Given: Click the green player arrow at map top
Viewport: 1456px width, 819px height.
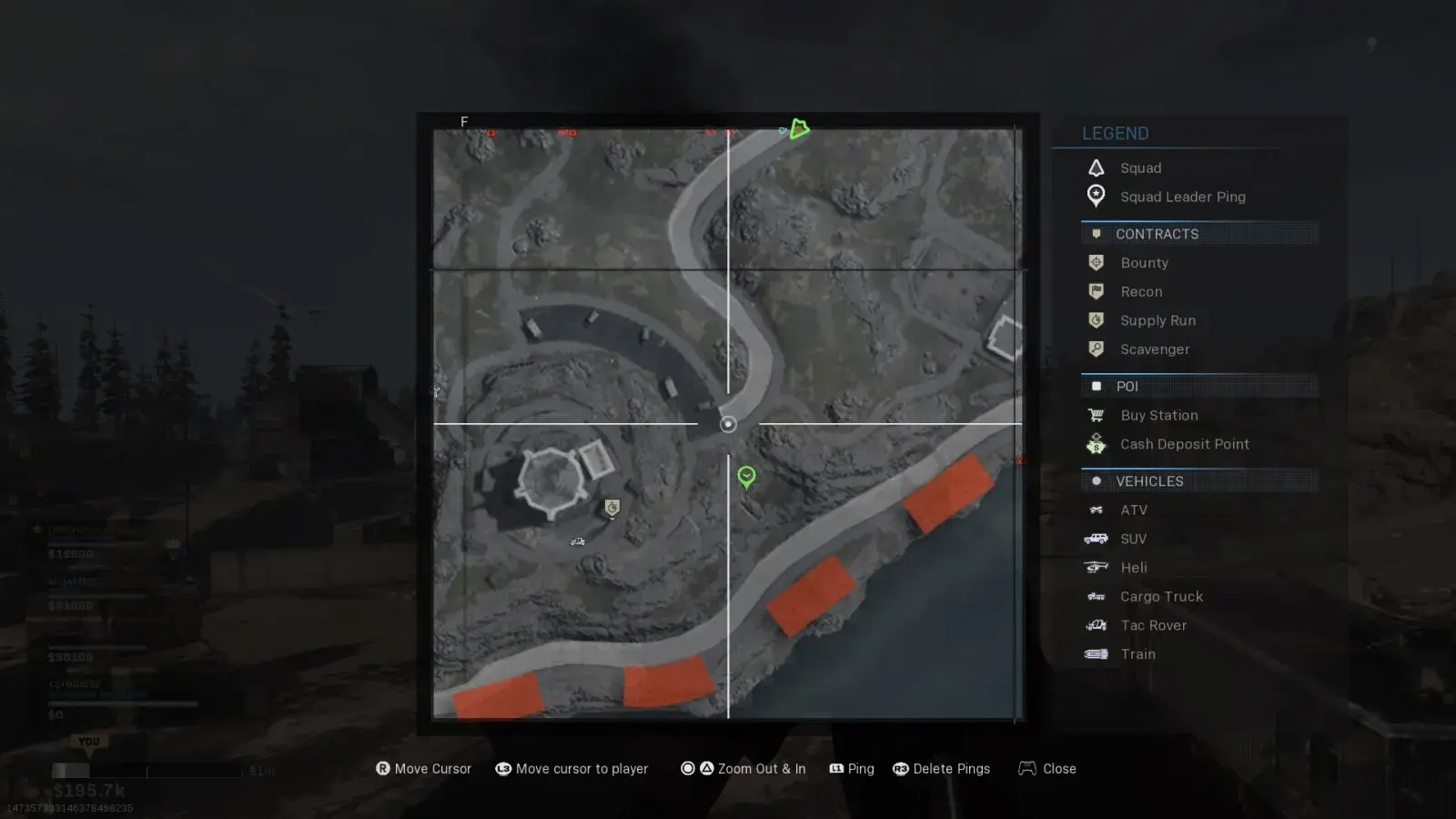Looking at the screenshot, I should [799, 129].
